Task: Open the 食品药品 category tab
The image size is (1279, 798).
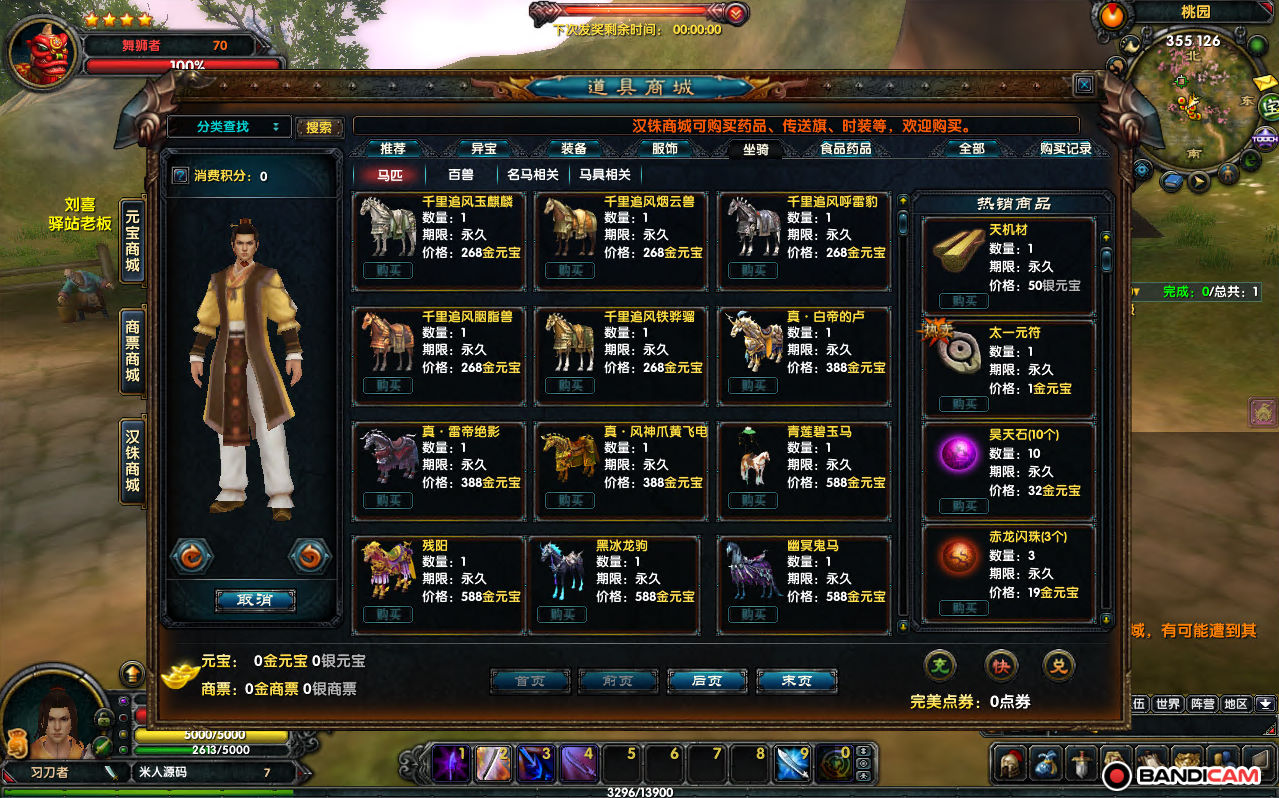Action: [845, 149]
